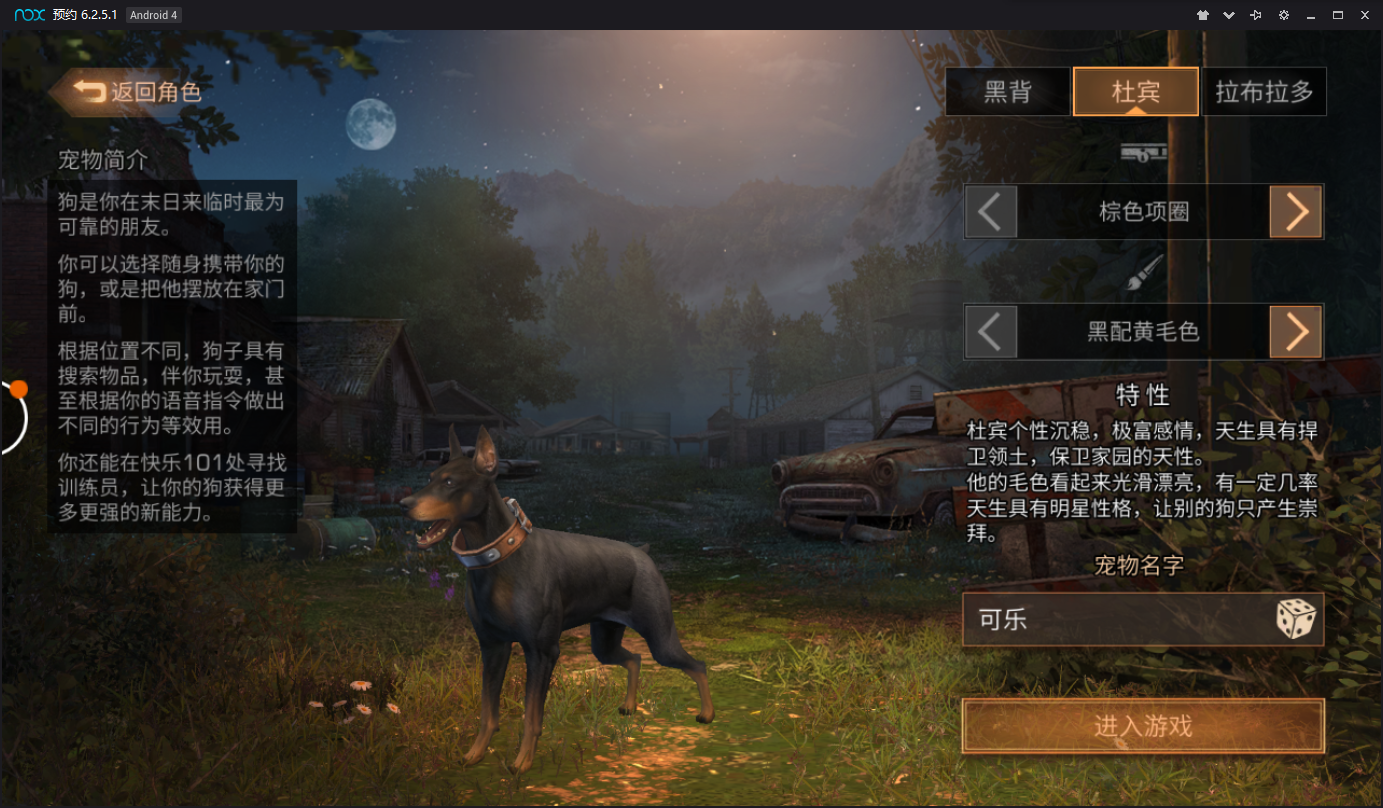Show previous collar style with left arrow

tap(990, 212)
